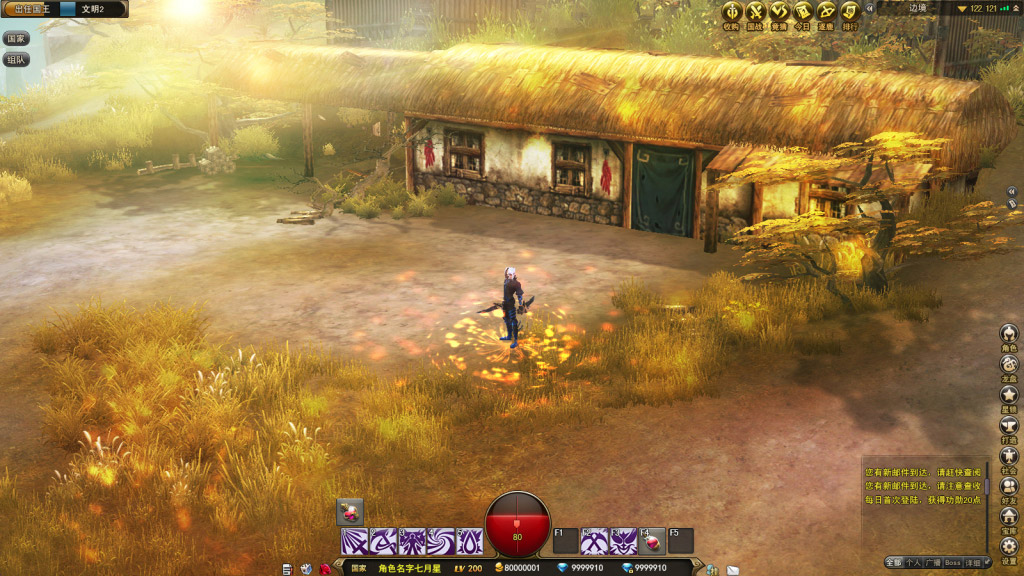Open the 星魂 star soul menu
The height and width of the screenshot is (576, 1024).
[1009, 396]
